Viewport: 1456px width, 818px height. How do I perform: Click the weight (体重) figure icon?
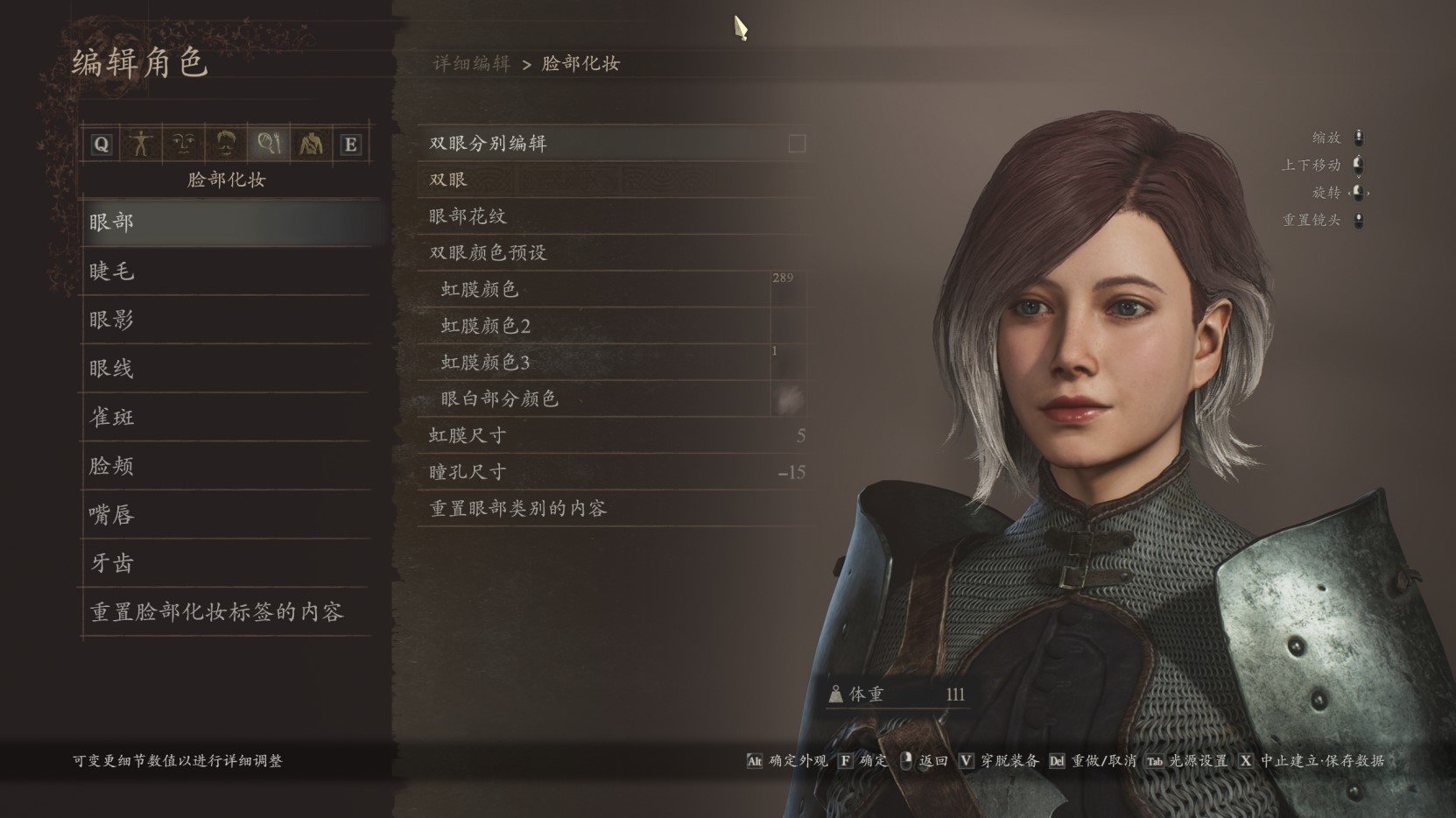tap(838, 695)
